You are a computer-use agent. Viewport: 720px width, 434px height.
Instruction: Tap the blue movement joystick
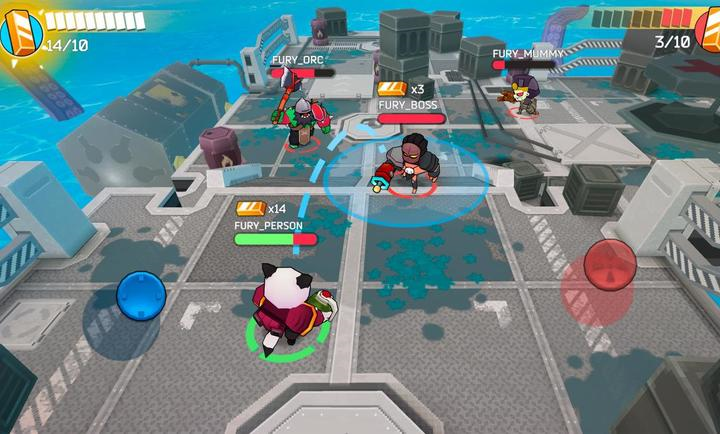[140, 294]
